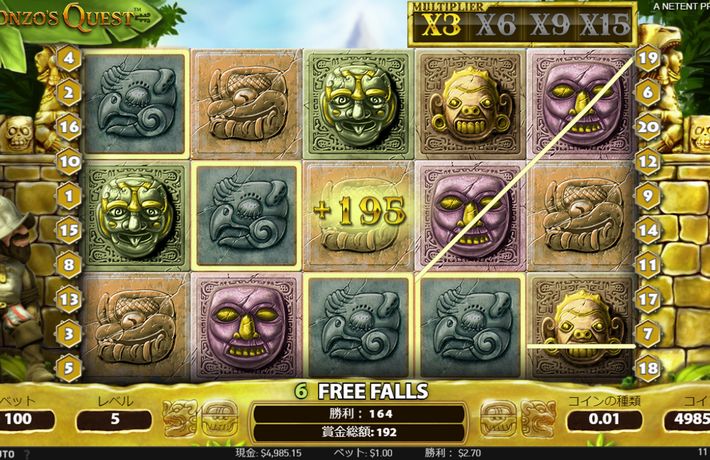Click the payline 1 marker
The image size is (710, 460).
(x=69, y=196)
